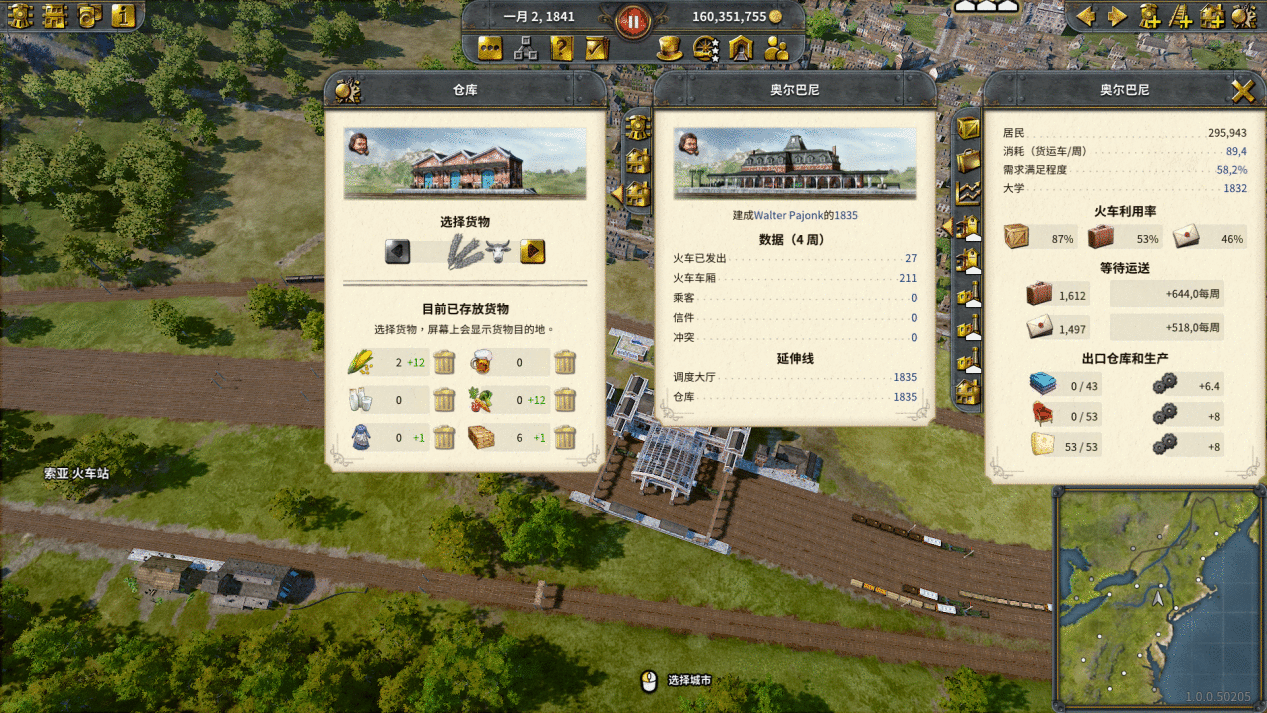Show next goods in 选择货物 selector

pyautogui.click(x=532, y=251)
